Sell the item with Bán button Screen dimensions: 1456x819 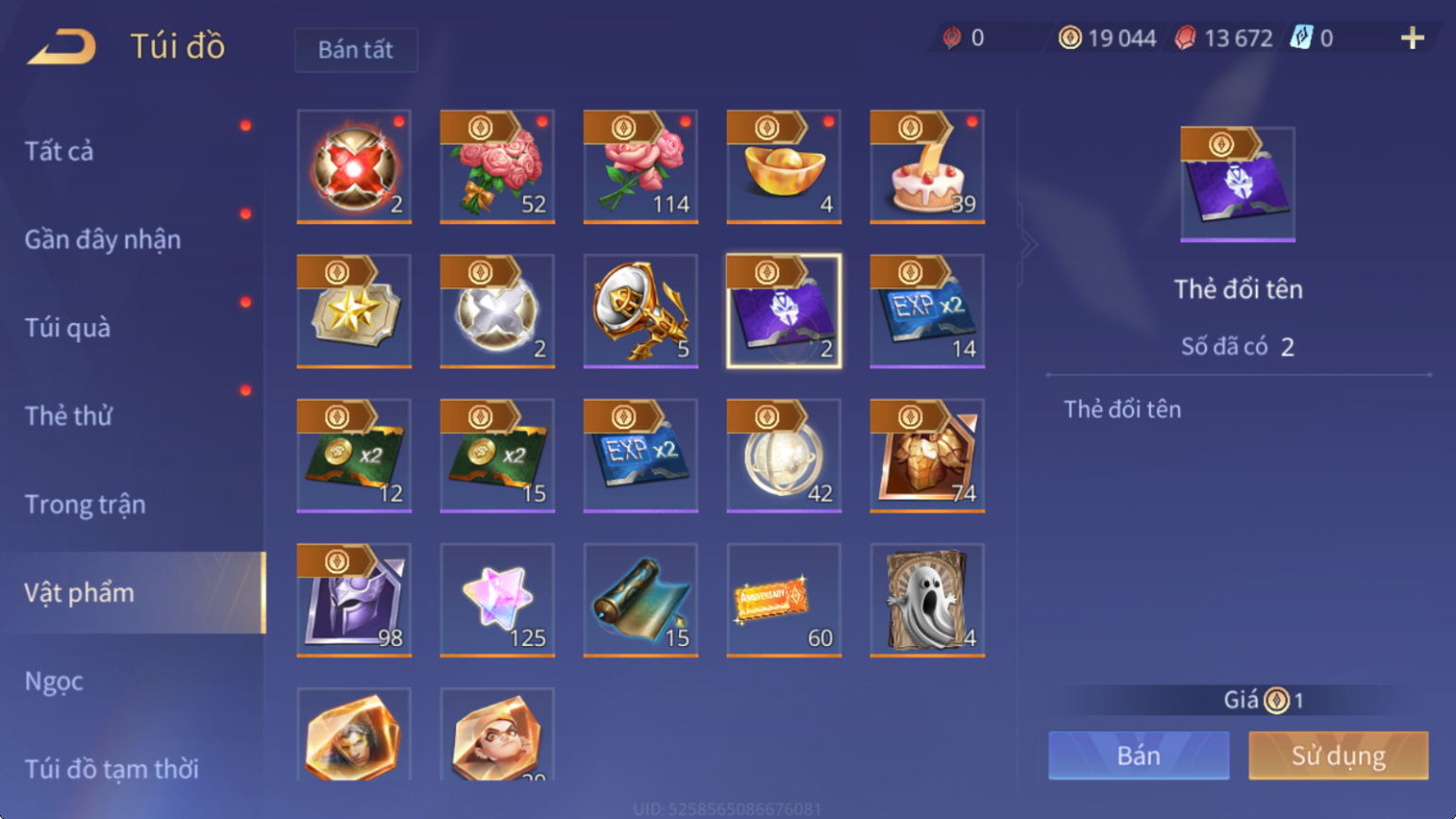pos(1139,756)
